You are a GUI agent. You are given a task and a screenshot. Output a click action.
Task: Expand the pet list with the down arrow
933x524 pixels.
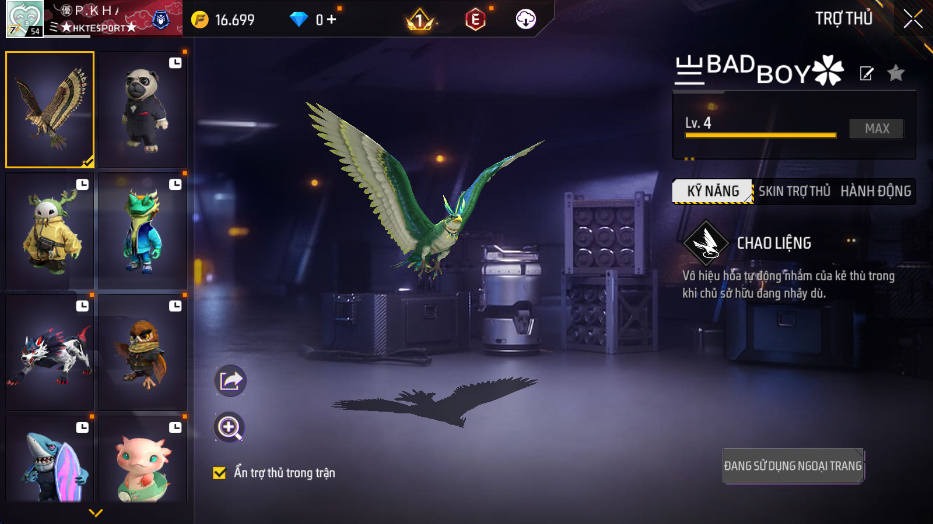coord(96,513)
